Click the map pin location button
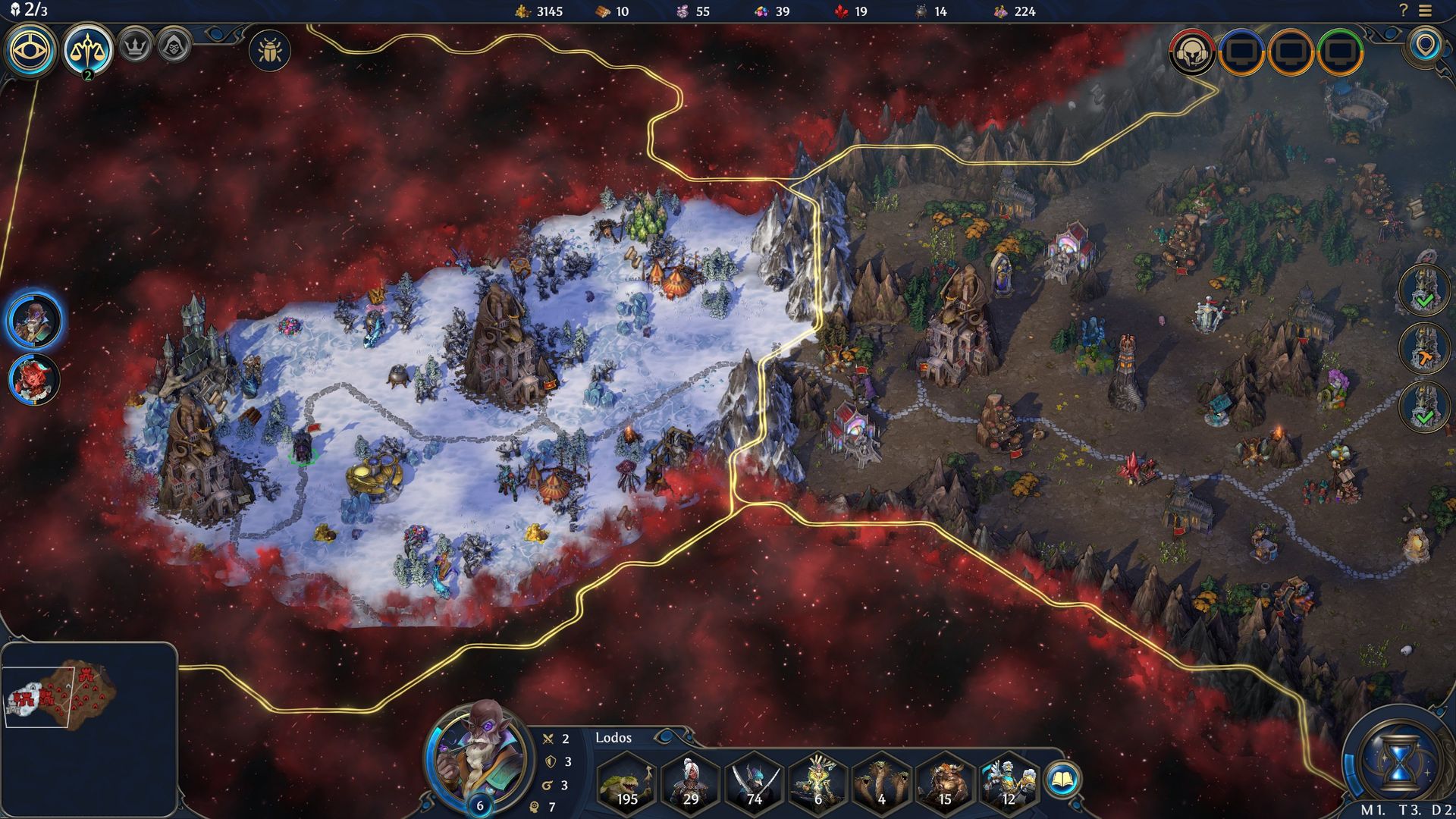 (1425, 45)
